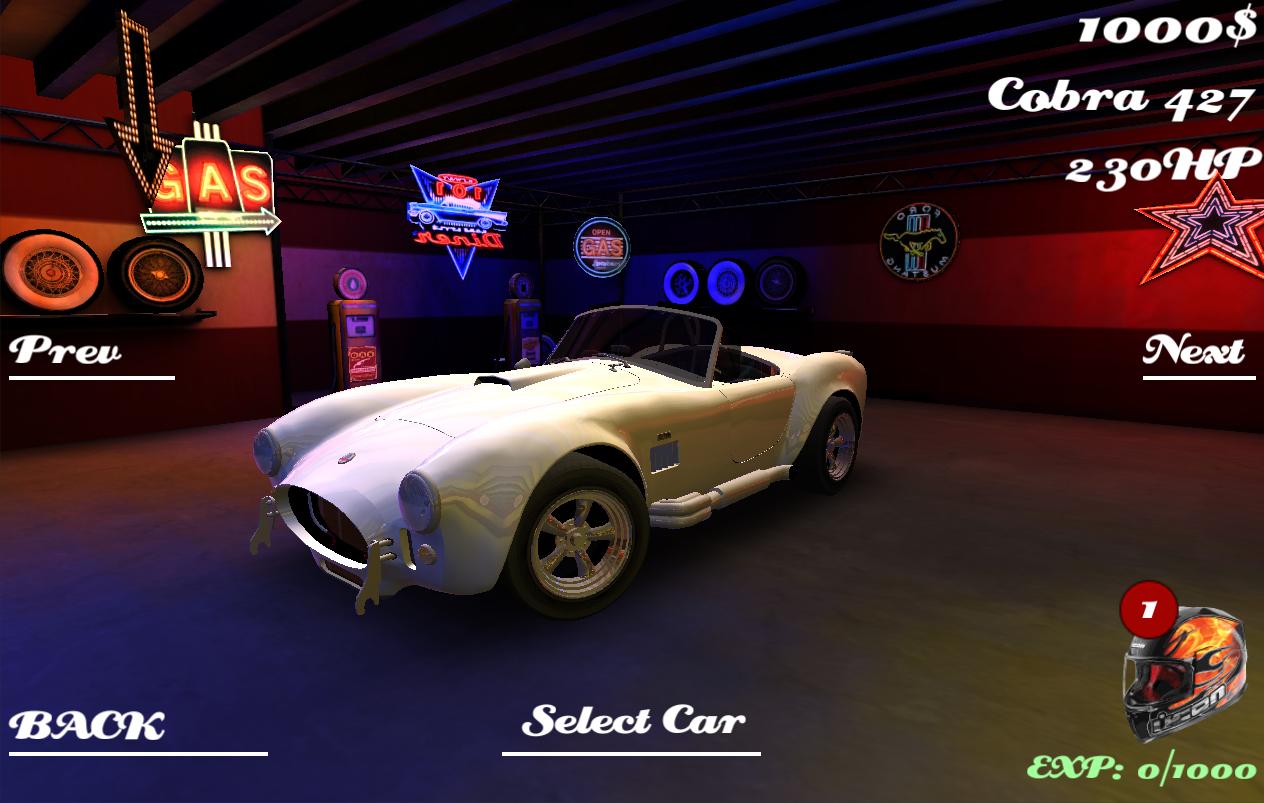The height and width of the screenshot is (803, 1264).
Task: Go to the previous car with Prev
Action: point(66,352)
